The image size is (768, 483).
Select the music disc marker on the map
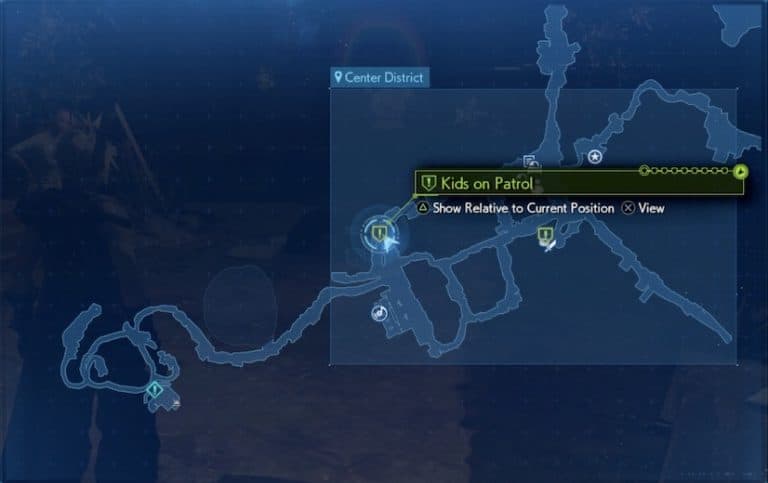coord(379,313)
